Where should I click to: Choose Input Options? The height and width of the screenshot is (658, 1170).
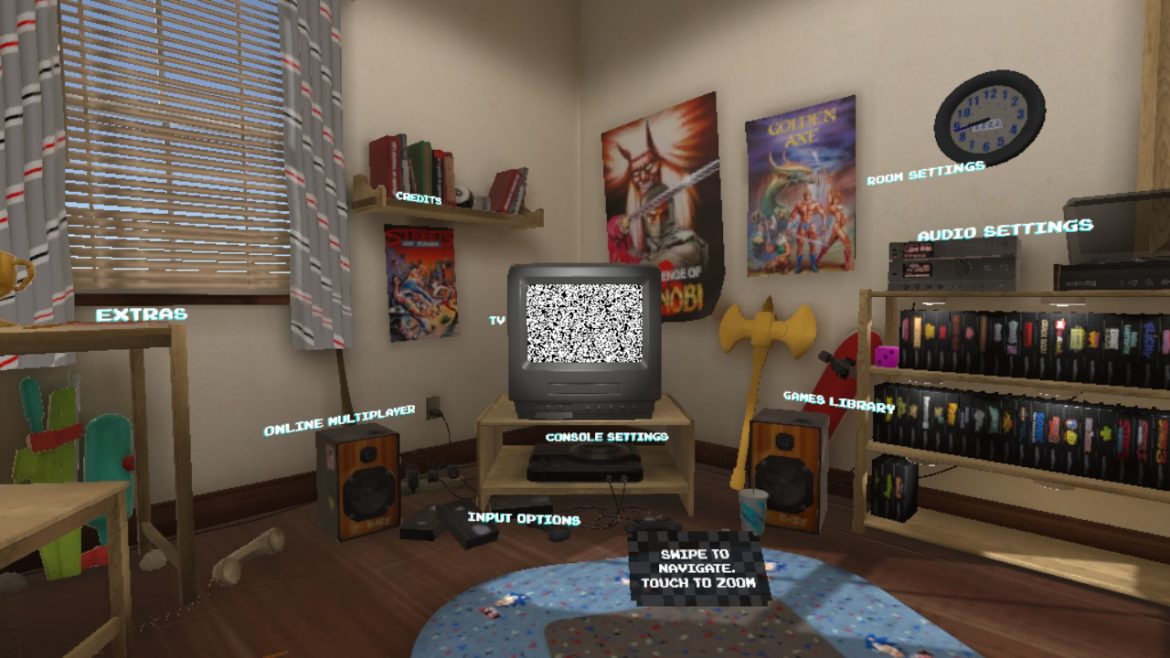tap(523, 519)
